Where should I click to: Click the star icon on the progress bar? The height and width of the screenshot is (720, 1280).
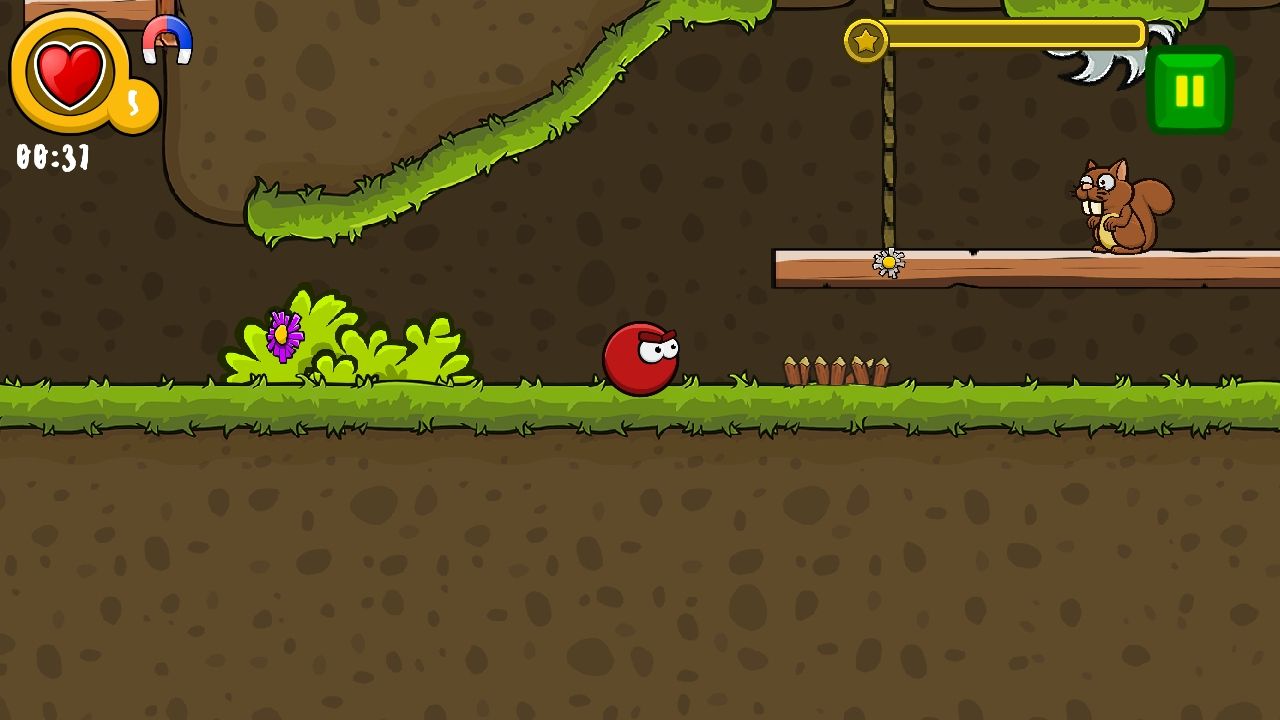(x=866, y=38)
